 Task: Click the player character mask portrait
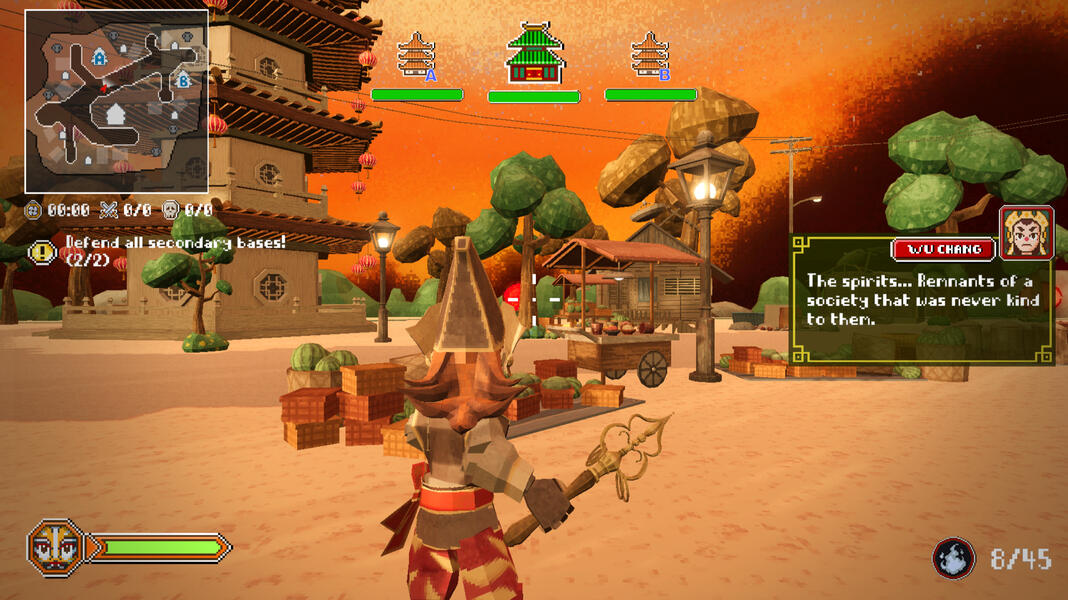point(55,547)
